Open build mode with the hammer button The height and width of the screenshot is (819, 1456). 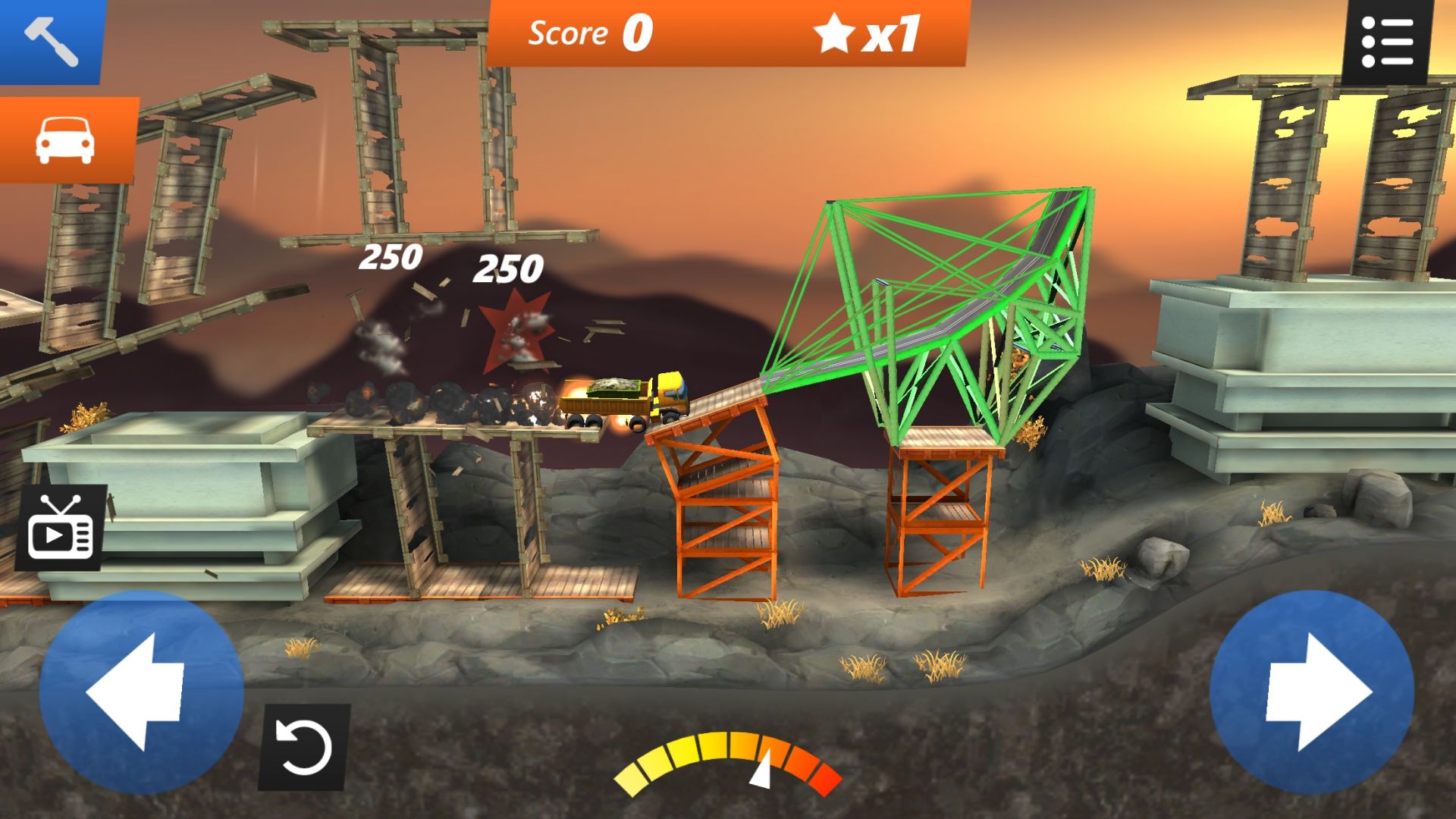click(51, 41)
